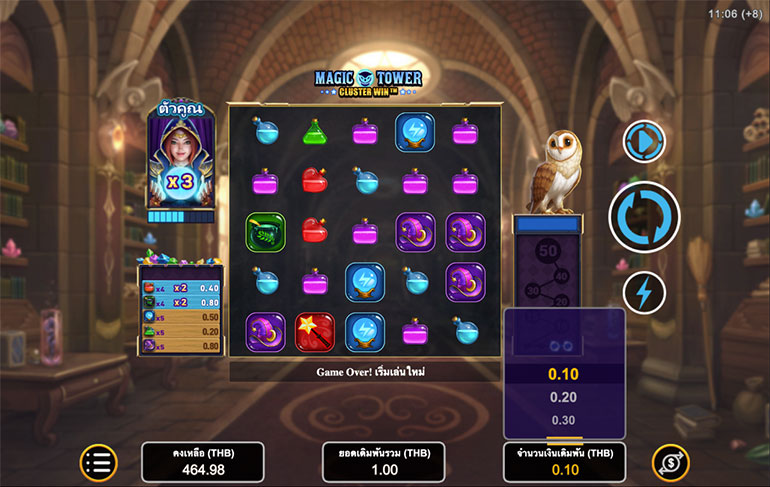
Task: Select the 0.10 bet amount option
Action: (x=564, y=374)
